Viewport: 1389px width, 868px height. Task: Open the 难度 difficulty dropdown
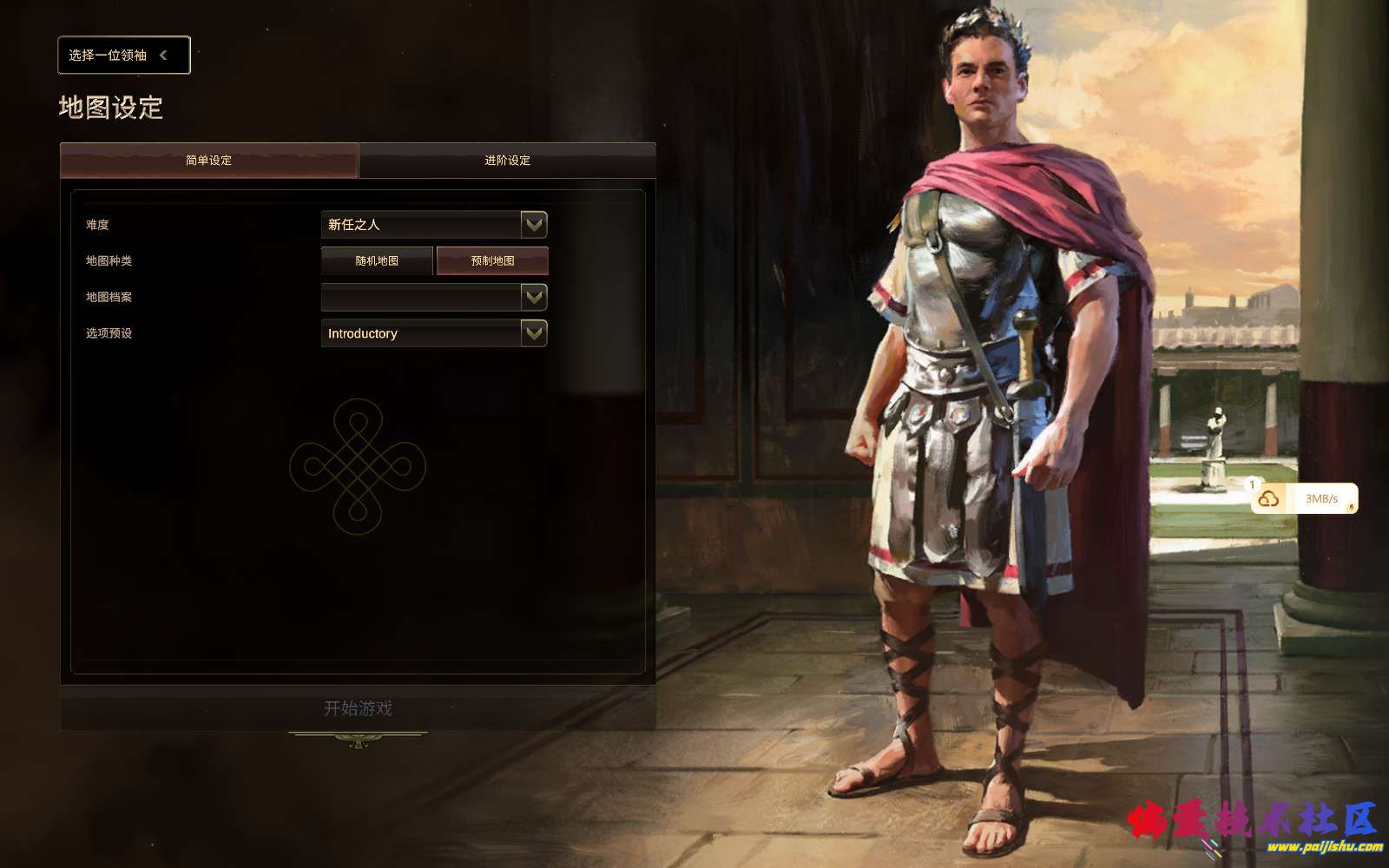click(x=434, y=225)
